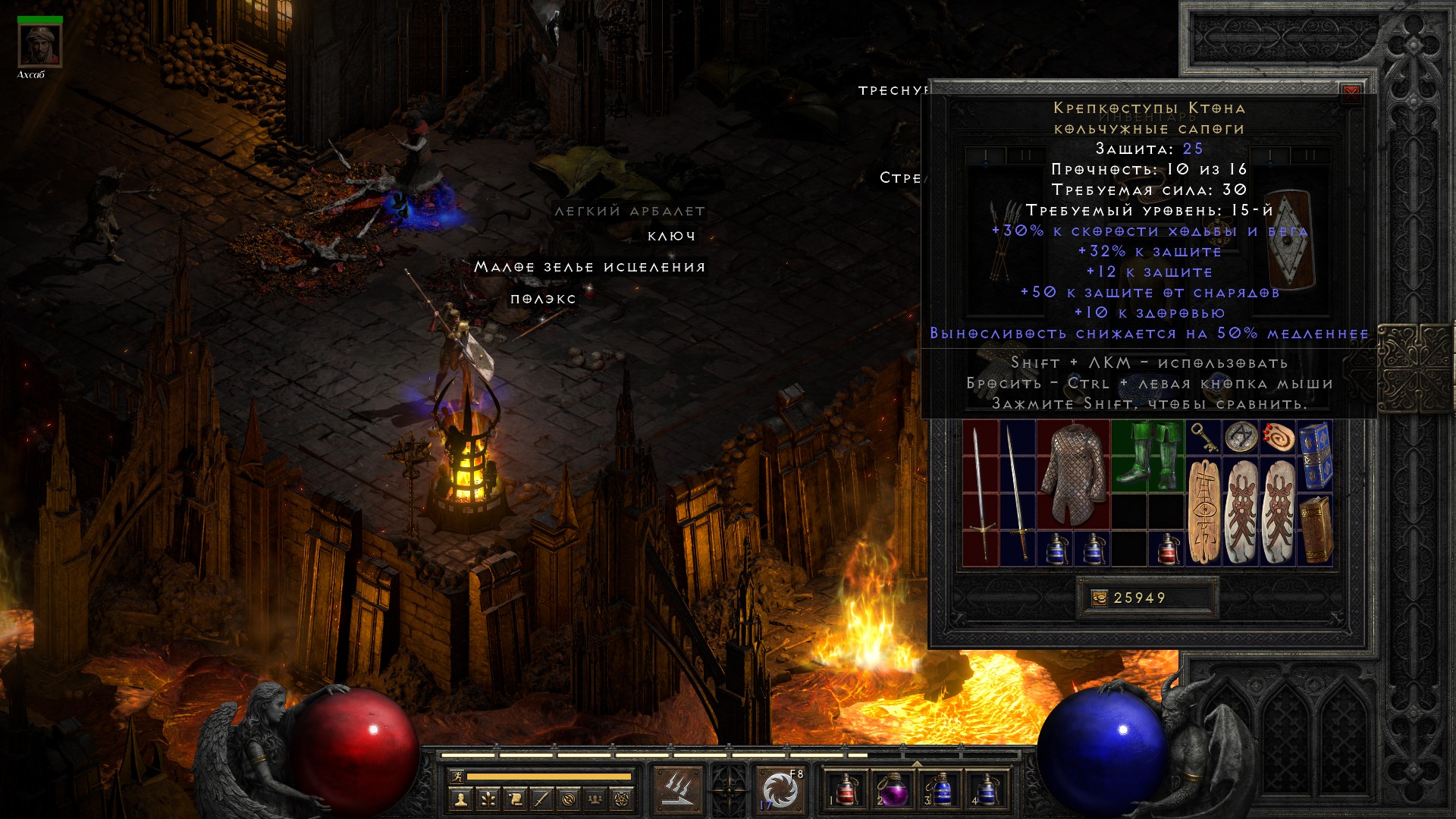
Task: Use the purple potion in belt slot 2
Action: pyautogui.click(x=892, y=790)
